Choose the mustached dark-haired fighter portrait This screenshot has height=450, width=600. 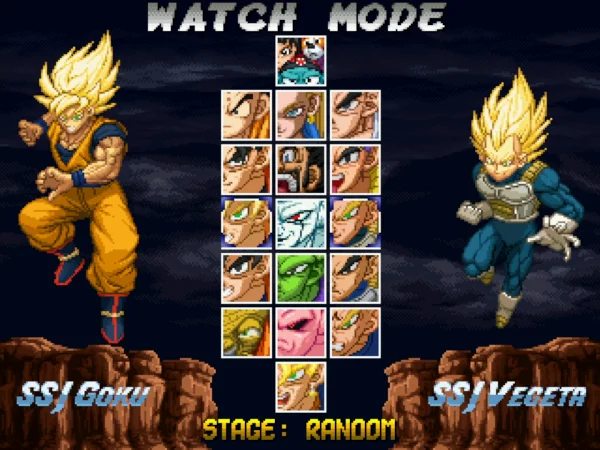[301, 169]
